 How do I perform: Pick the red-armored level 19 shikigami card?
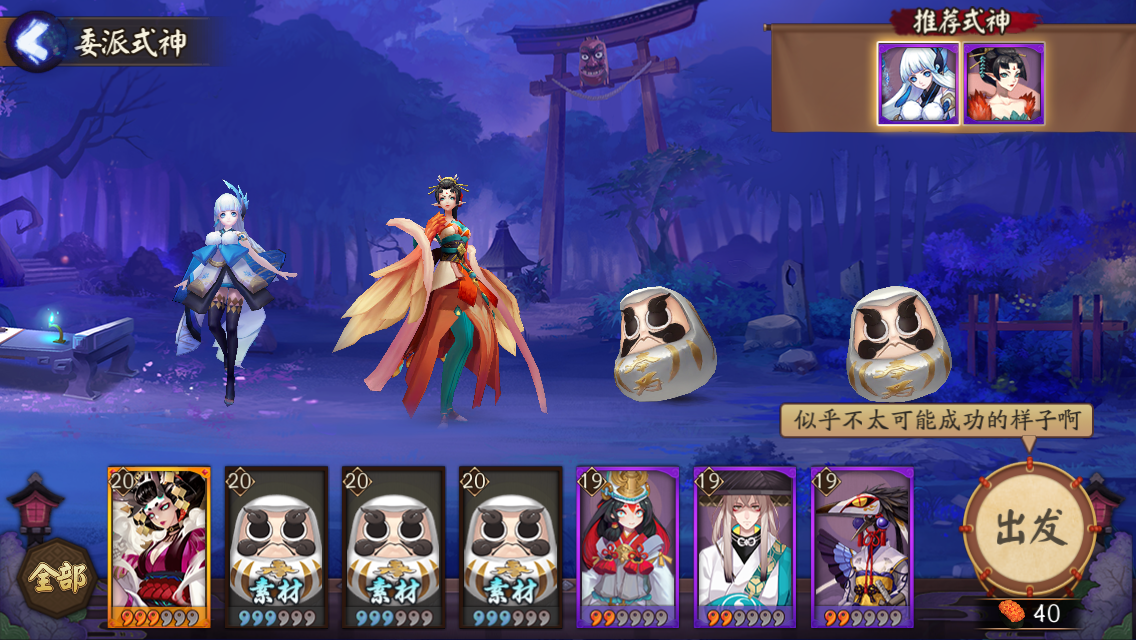point(627,546)
